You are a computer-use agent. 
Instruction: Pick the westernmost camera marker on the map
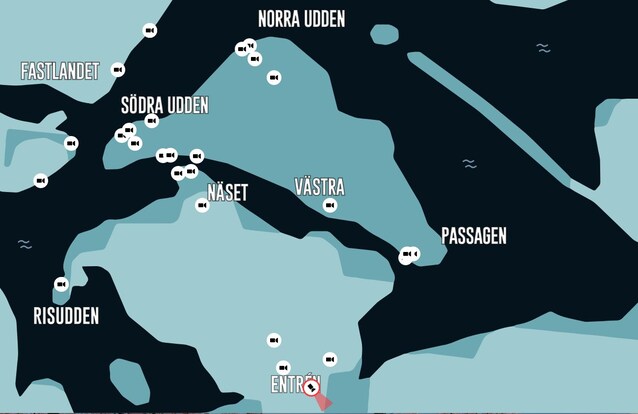coord(41,181)
